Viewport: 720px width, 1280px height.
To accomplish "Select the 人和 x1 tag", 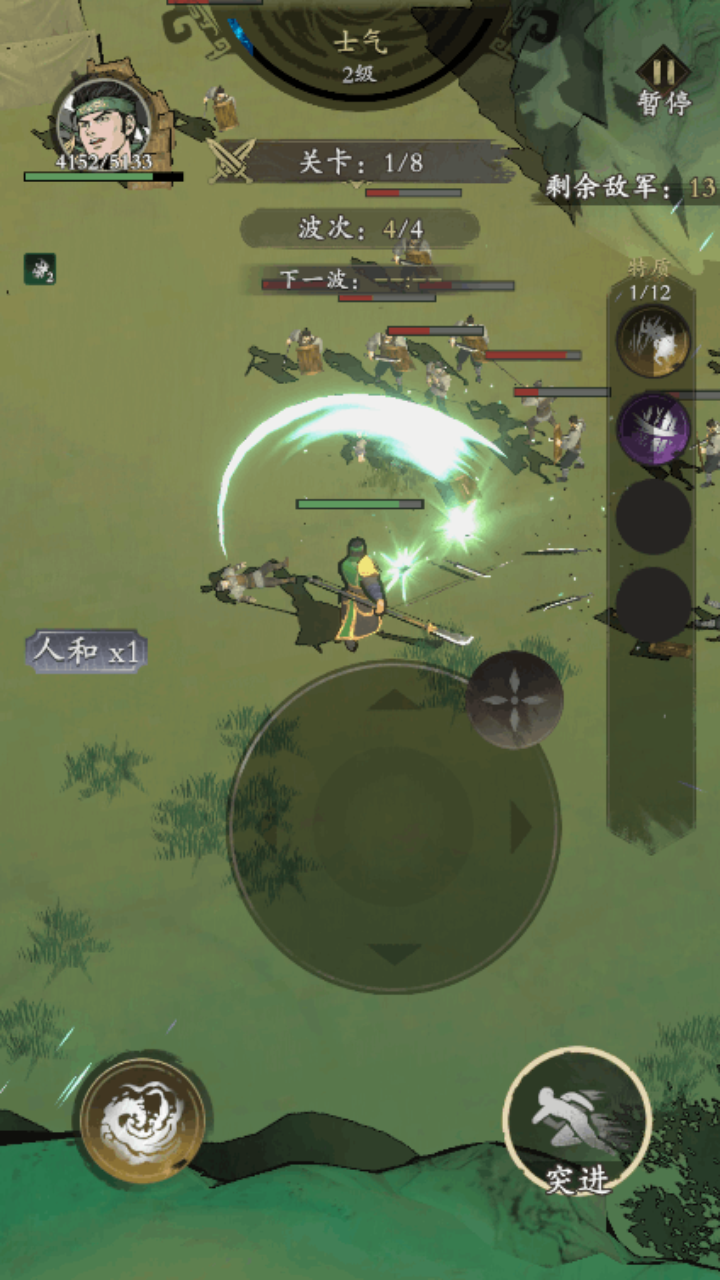I will [87, 652].
